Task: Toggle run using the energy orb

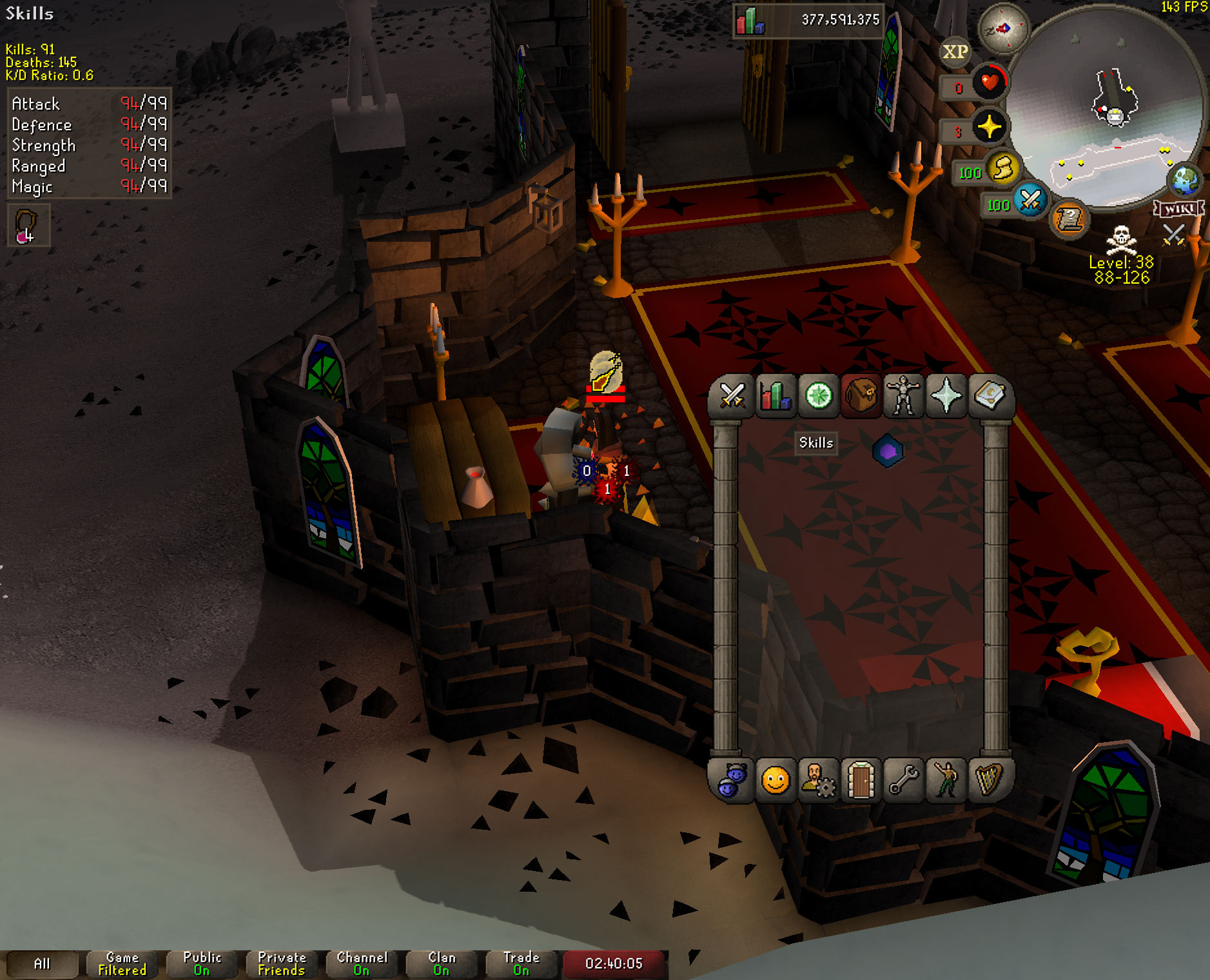Action: [x=1002, y=169]
